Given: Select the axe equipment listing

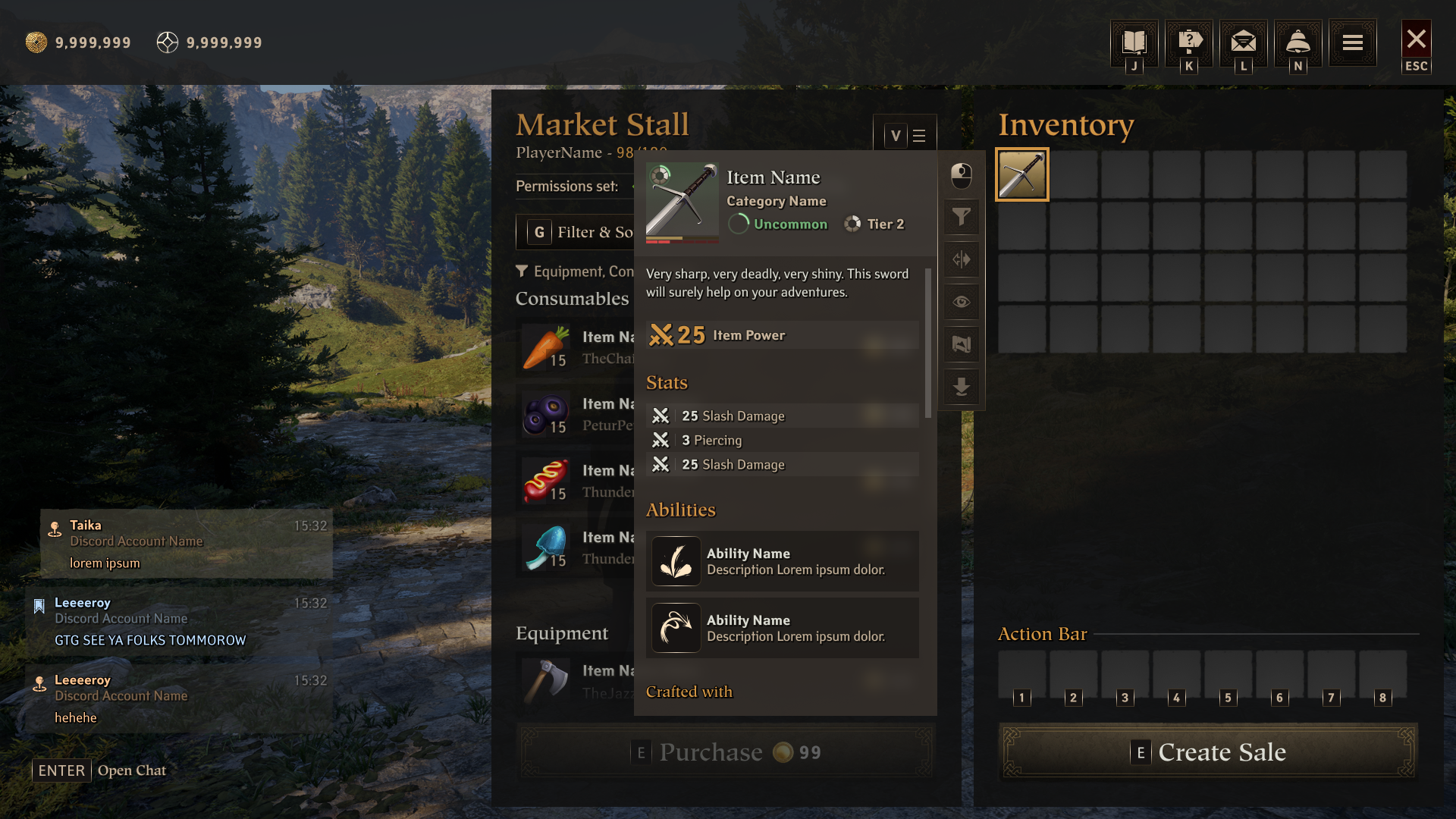Looking at the screenshot, I should [x=576, y=680].
